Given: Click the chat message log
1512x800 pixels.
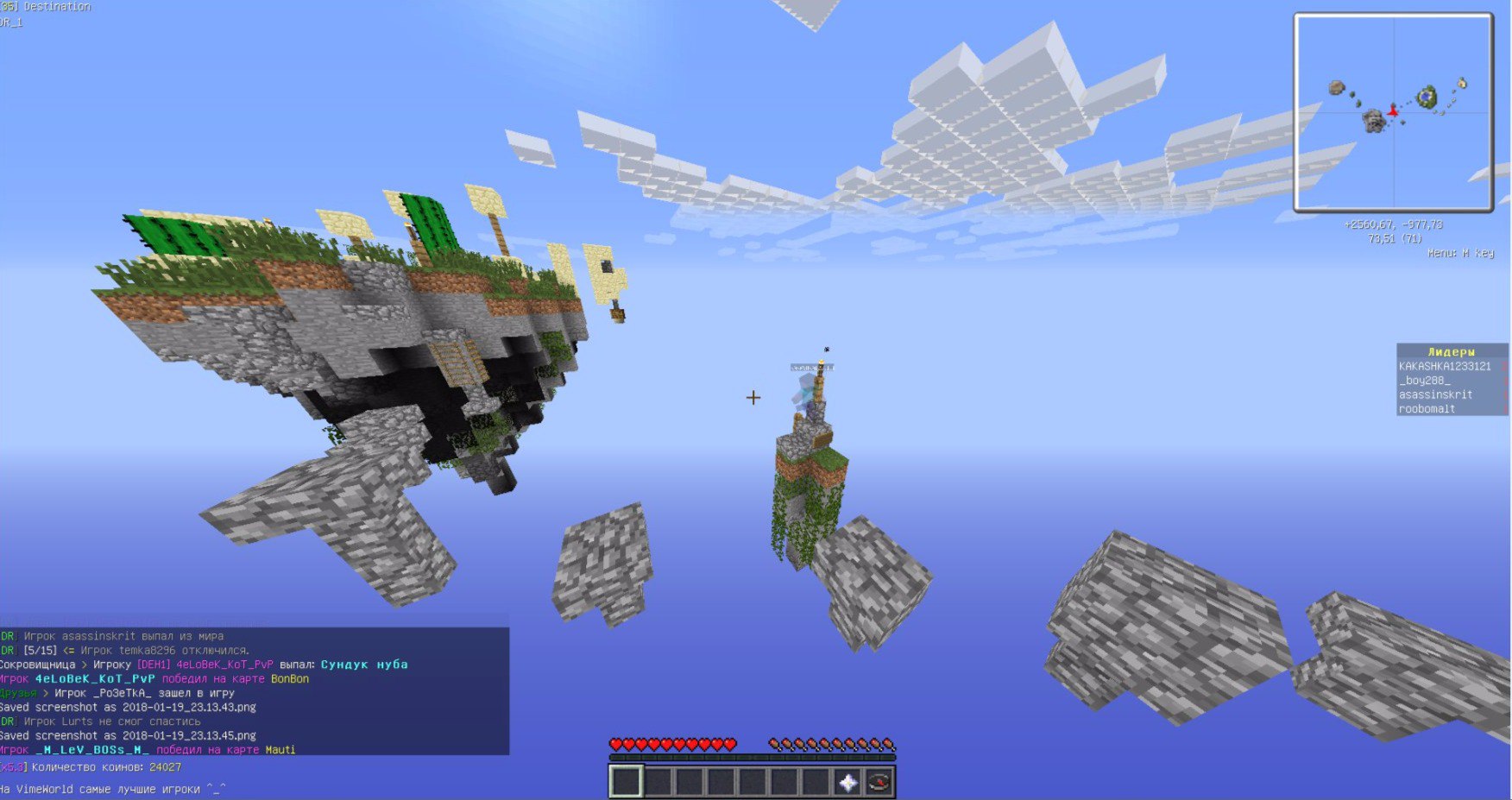Looking at the screenshot, I should point(254,692).
